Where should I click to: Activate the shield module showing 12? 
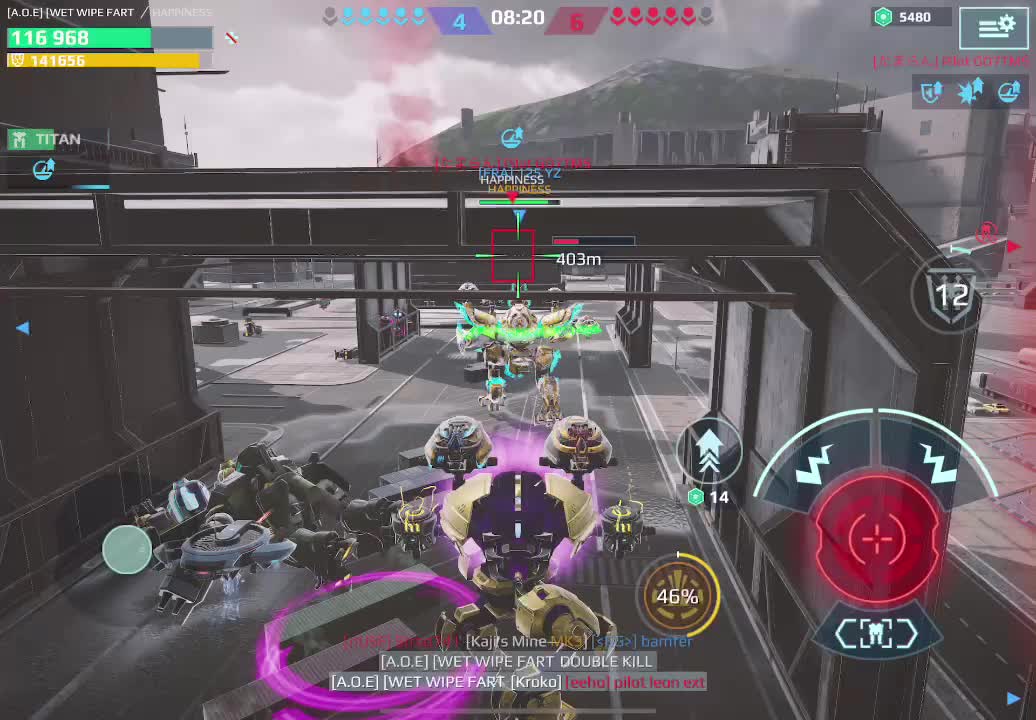pos(950,295)
